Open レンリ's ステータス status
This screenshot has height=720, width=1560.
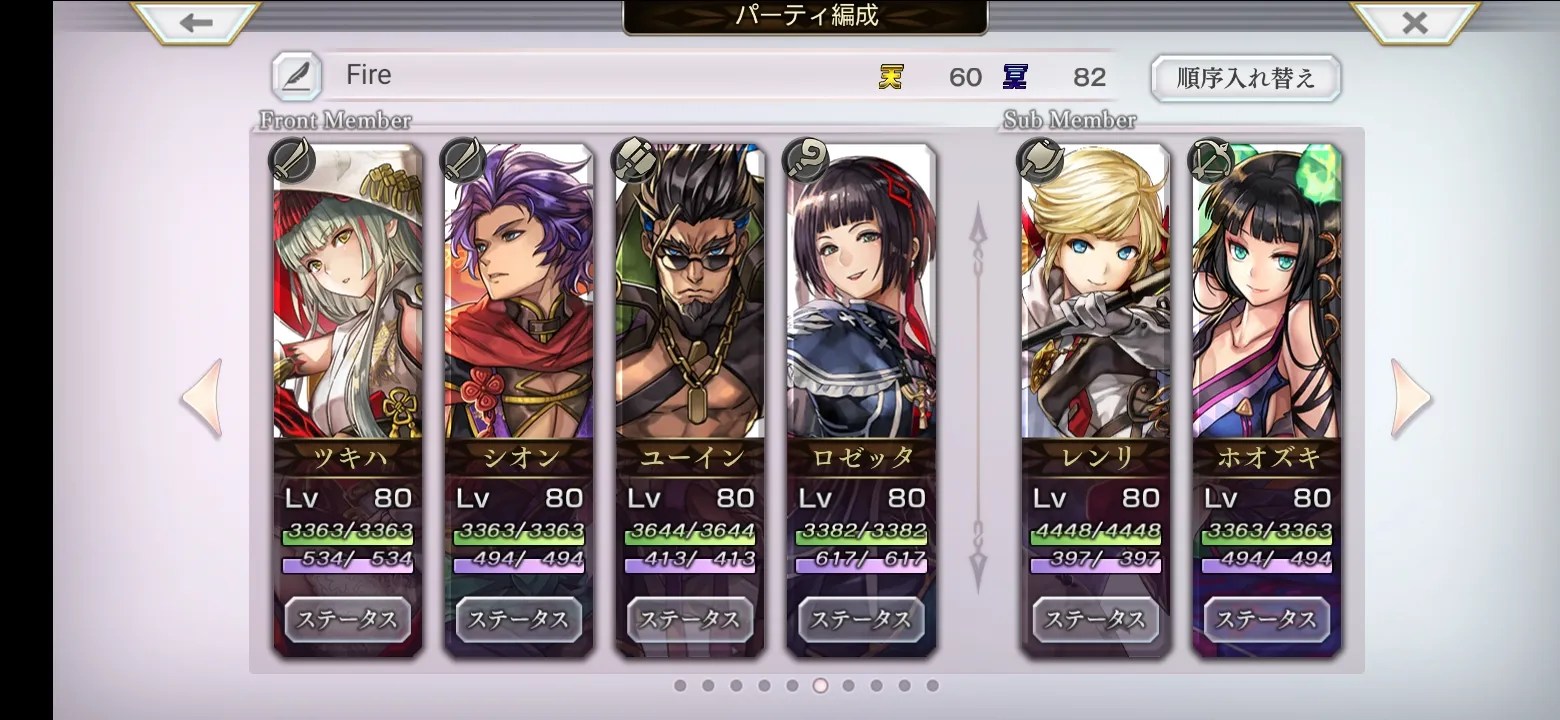1095,619
